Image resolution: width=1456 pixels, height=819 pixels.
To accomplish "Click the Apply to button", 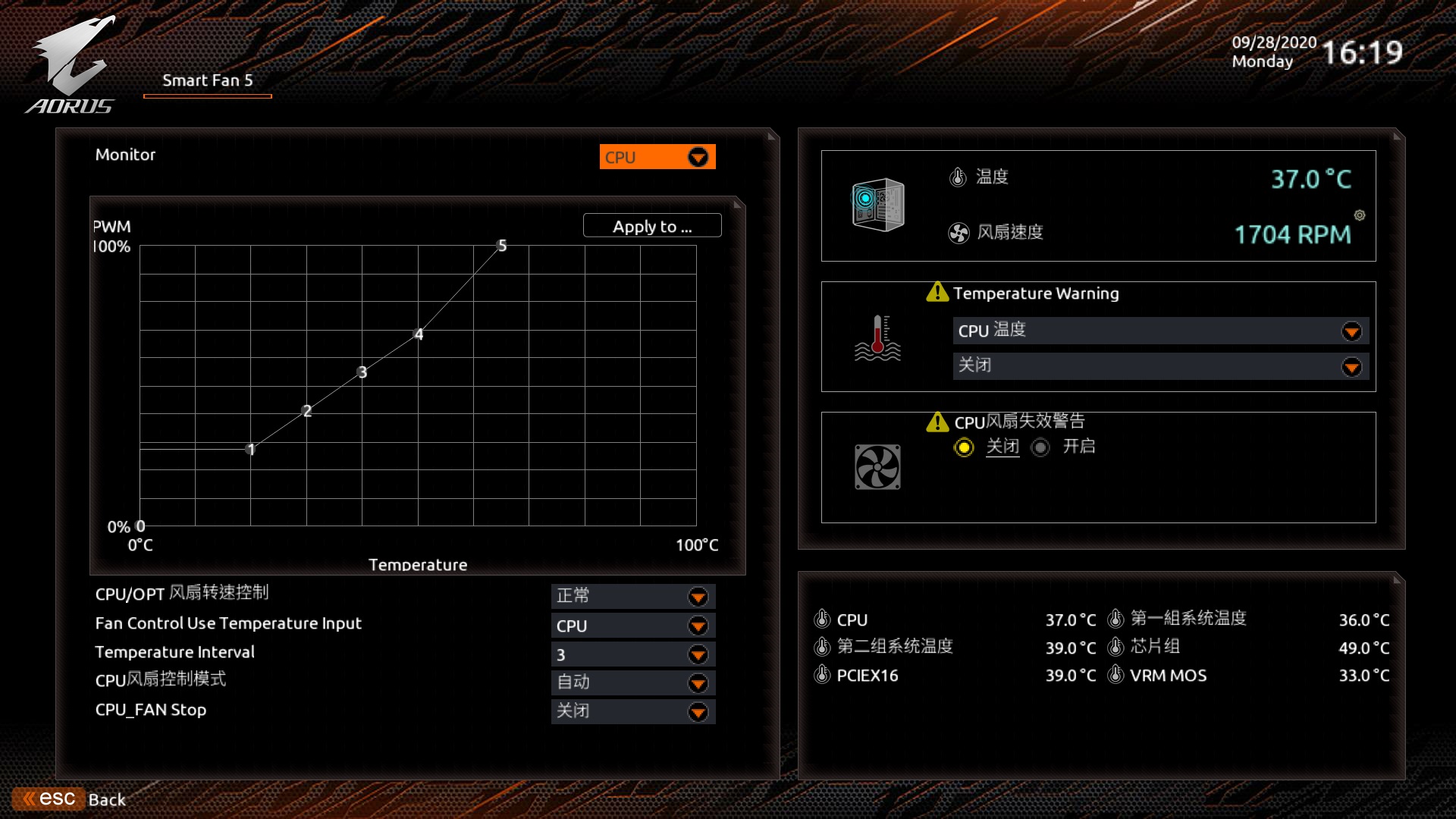I will click(x=652, y=226).
